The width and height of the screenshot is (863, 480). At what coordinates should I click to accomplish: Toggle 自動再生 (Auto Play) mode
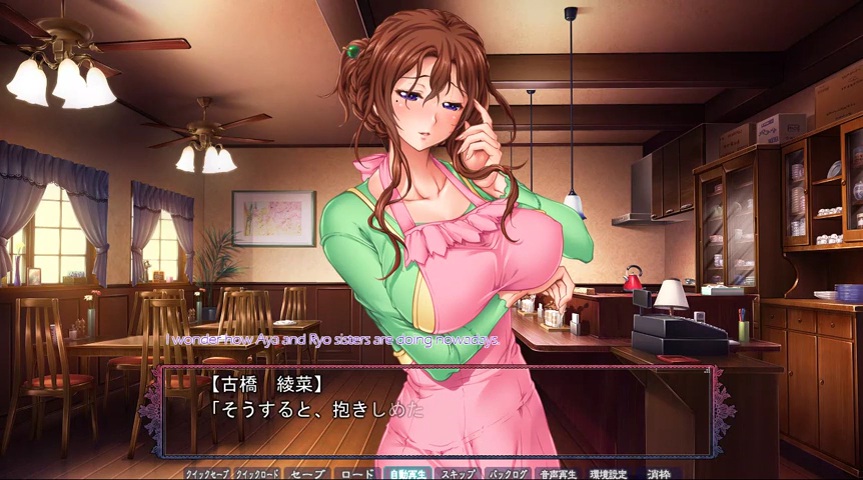tap(406, 473)
